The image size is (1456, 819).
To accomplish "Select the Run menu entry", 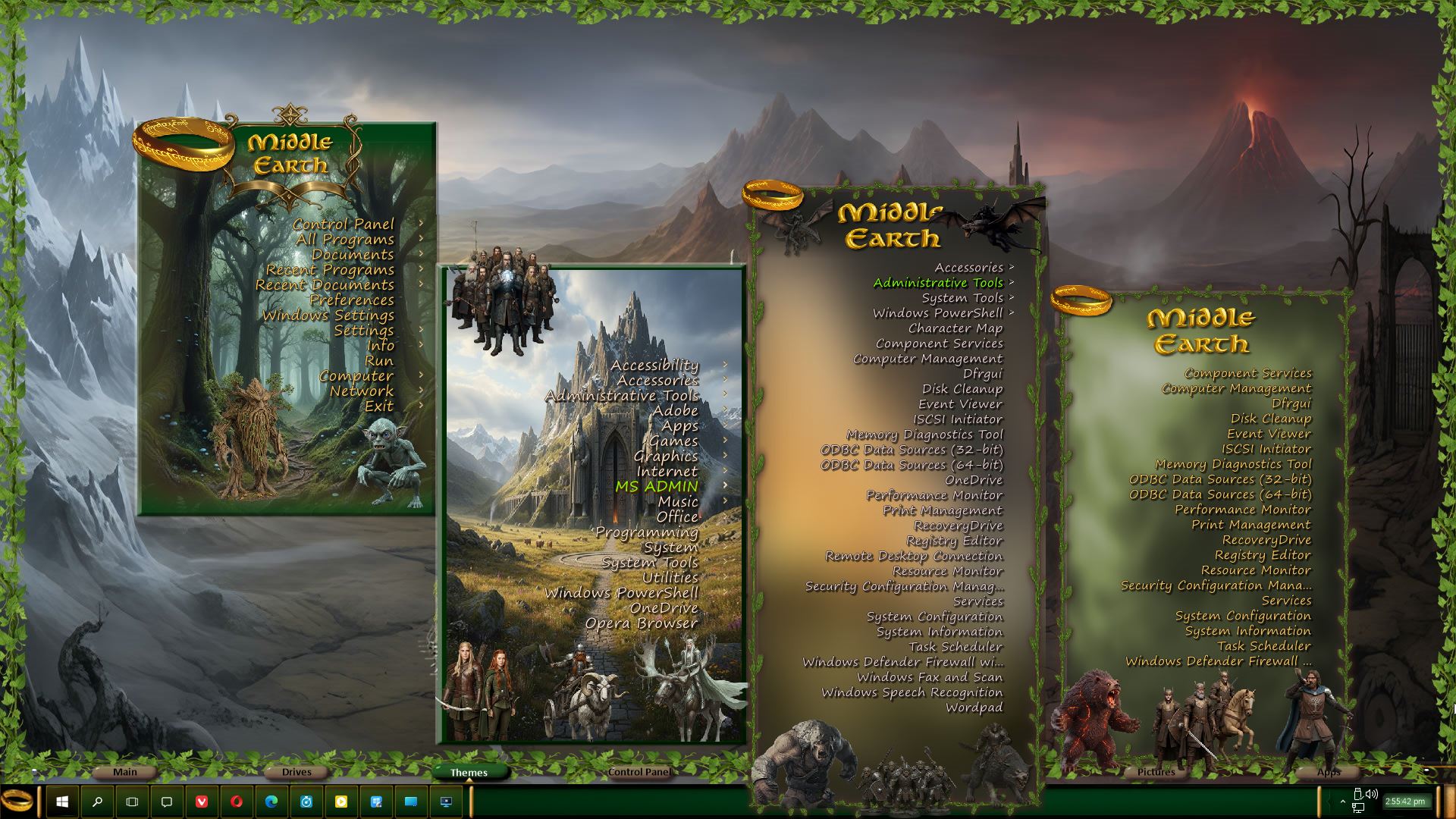I will click(x=379, y=361).
